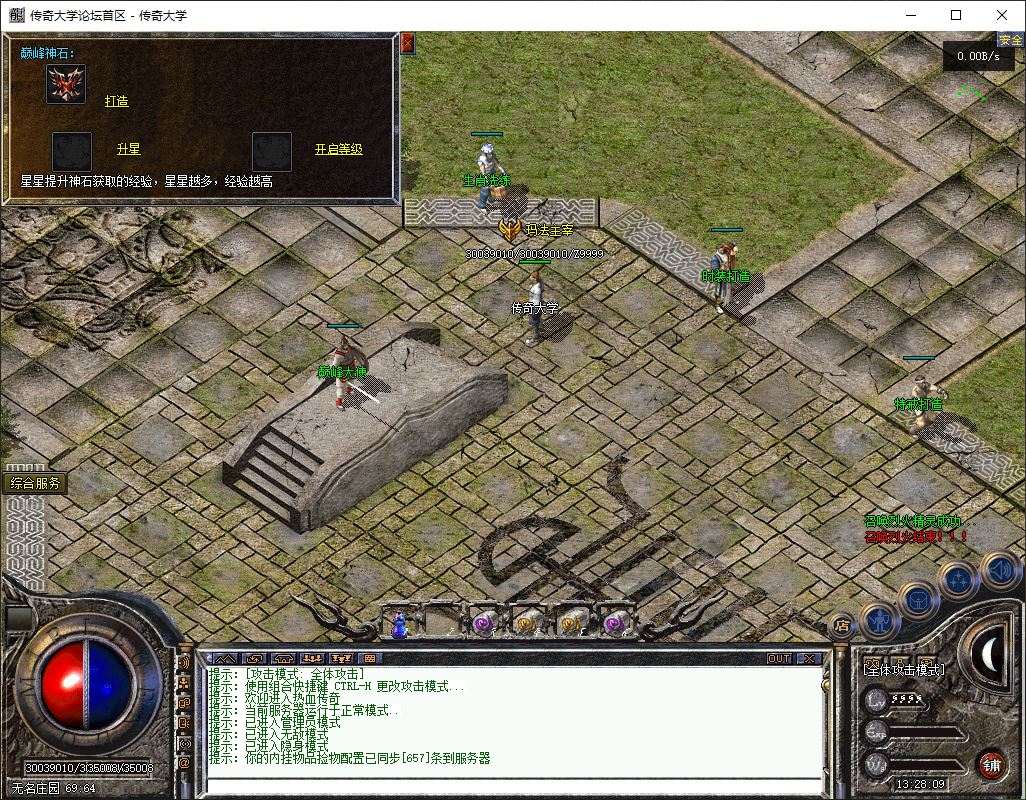Select the 开启等级 link
This screenshot has width=1026, height=800.
(338, 149)
